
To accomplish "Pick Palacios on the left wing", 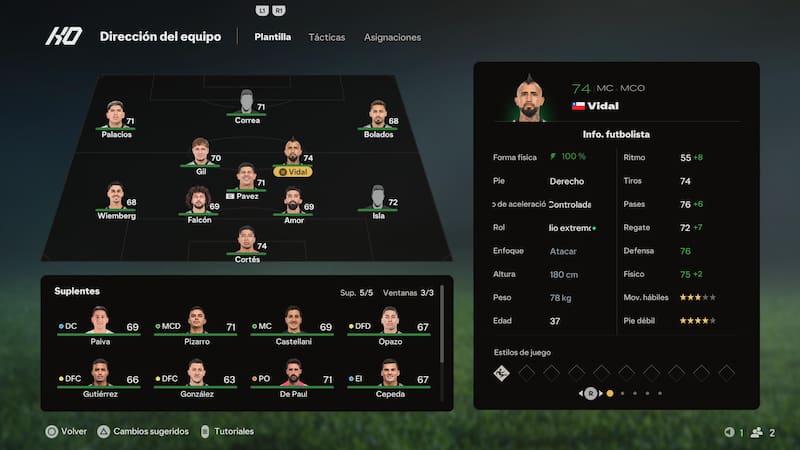I will [116, 118].
